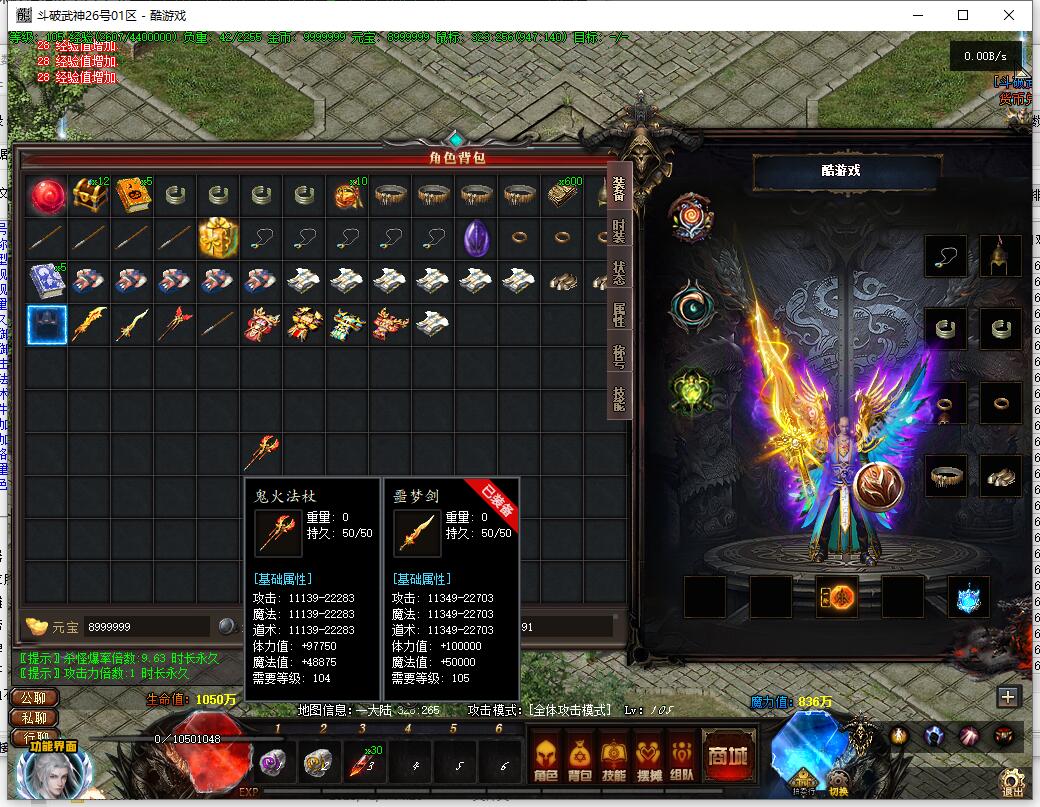1040x807 pixels.
Task: Choose the highlighted blue-bordered bag slot
Action: (46, 324)
